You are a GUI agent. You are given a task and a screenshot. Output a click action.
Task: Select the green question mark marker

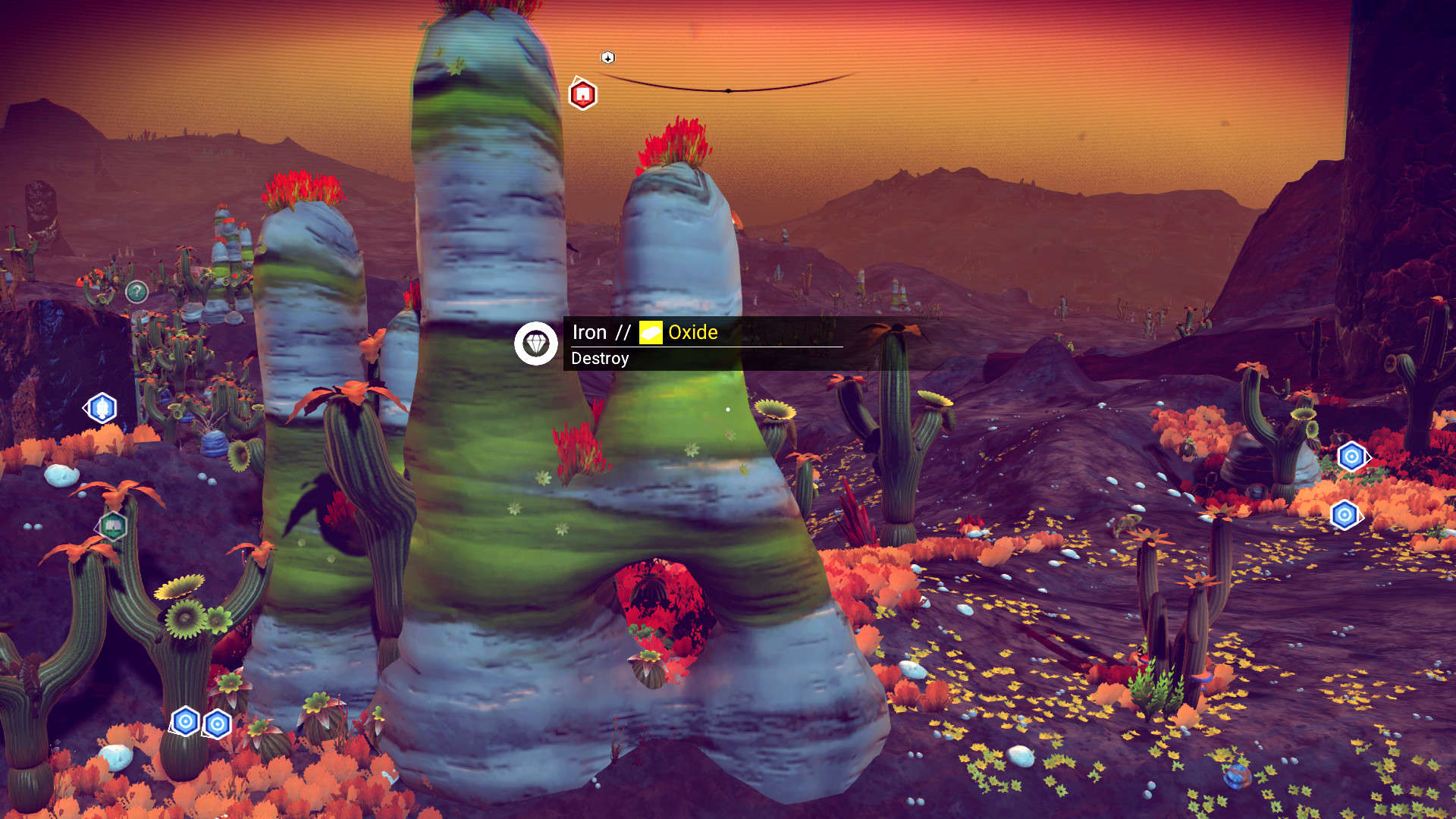point(136,291)
